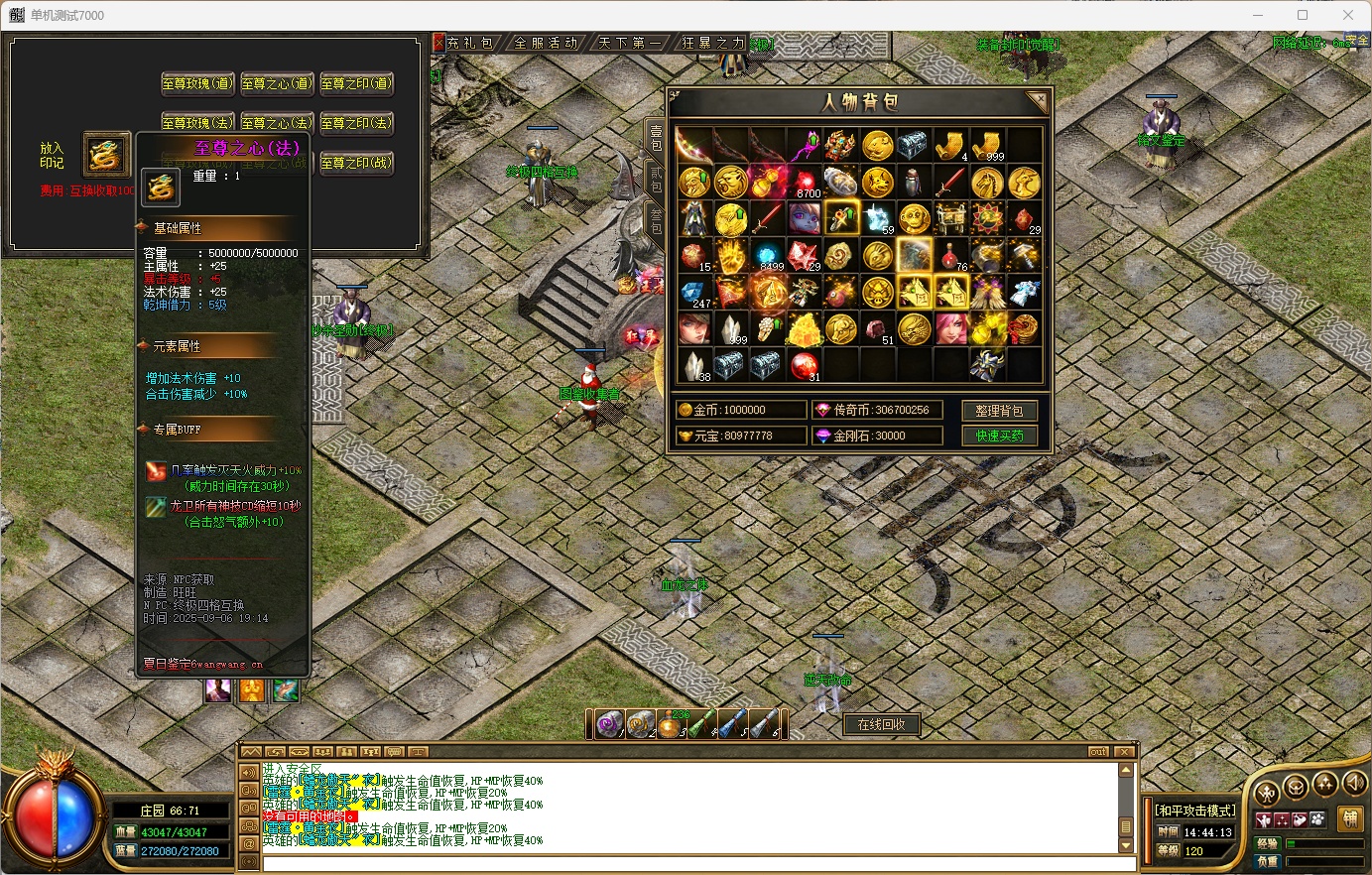Open the 天下第一 ranking menu
1372x875 pixels.
[630, 43]
